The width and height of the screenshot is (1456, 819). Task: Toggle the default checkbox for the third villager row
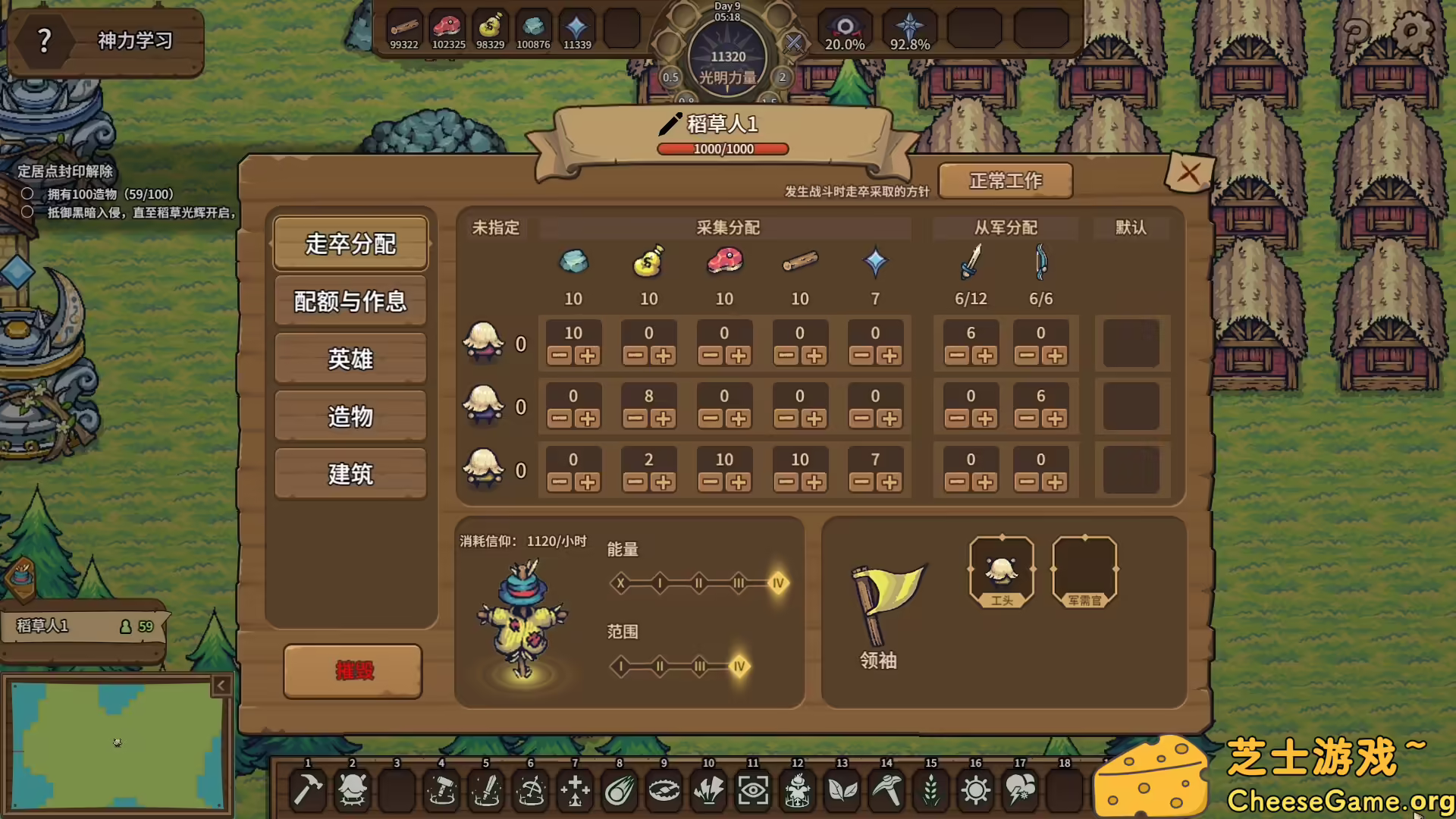1131,471
